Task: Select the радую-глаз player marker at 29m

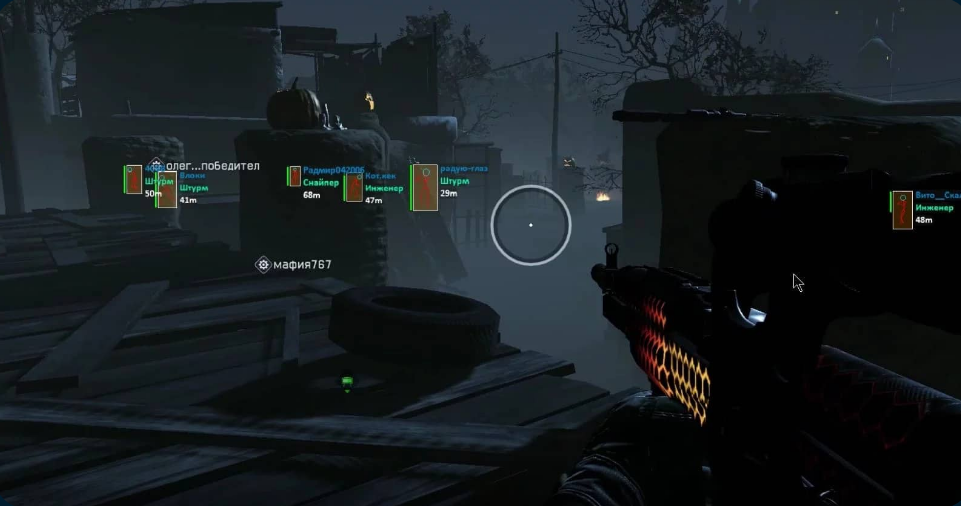Action: coord(425,187)
